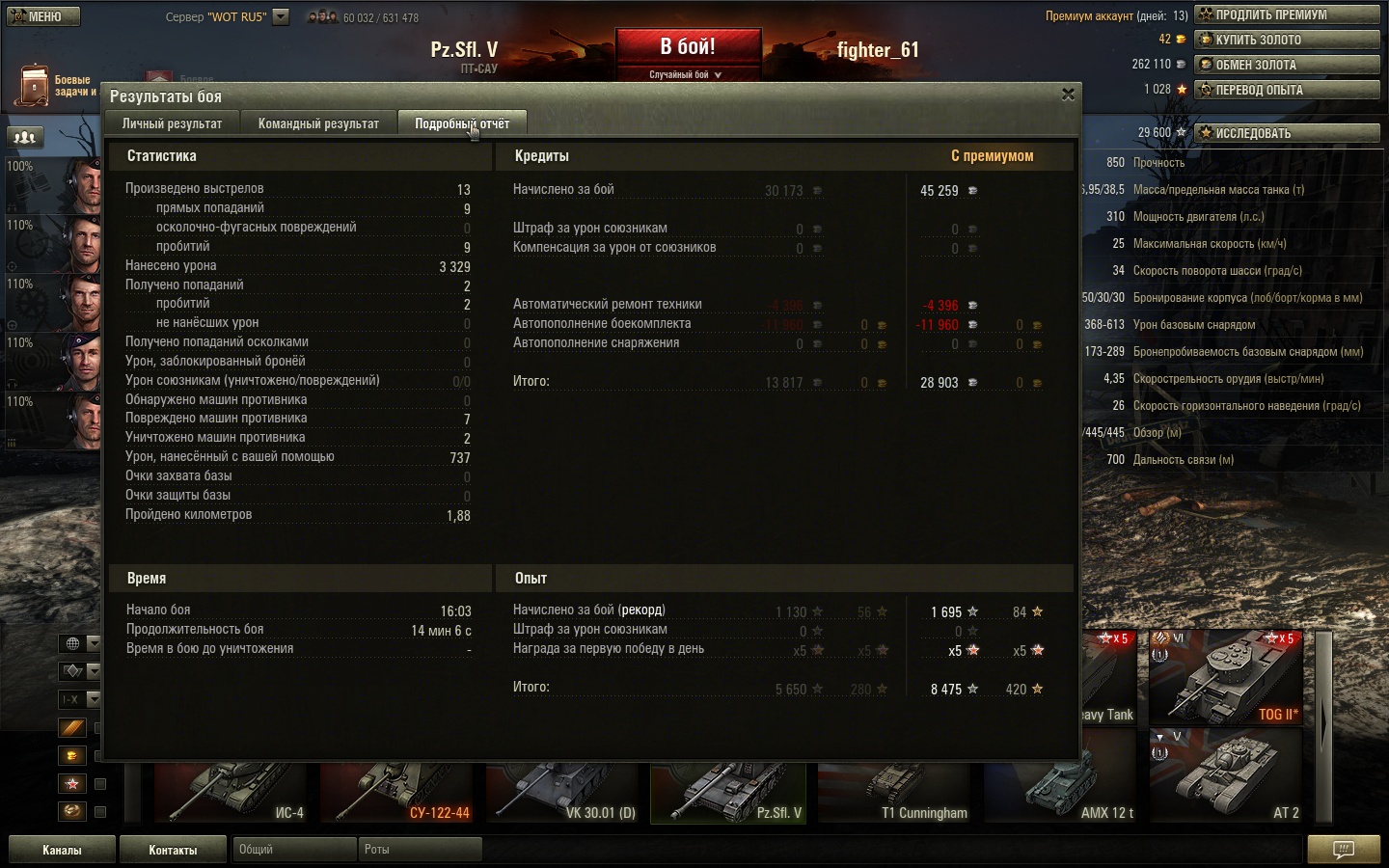
Task: Click ПРОДЛИТЬ ПРЕМИУМ button
Action: click(1287, 14)
